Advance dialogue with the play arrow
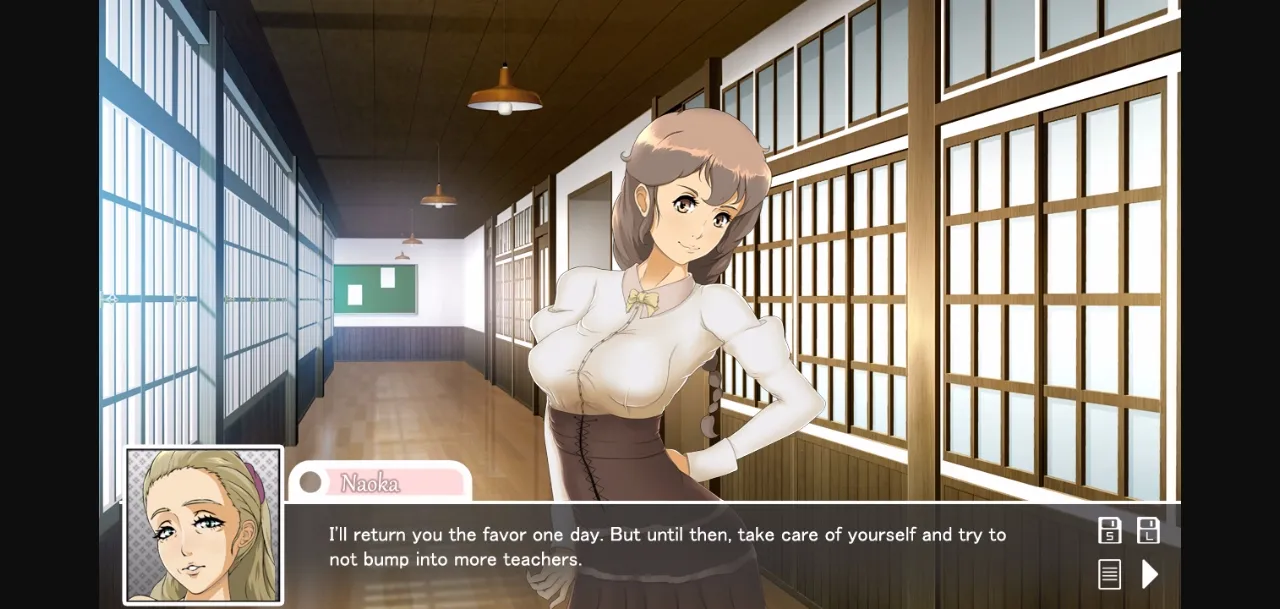This screenshot has height=609, width=1280. pos(1150,574)
